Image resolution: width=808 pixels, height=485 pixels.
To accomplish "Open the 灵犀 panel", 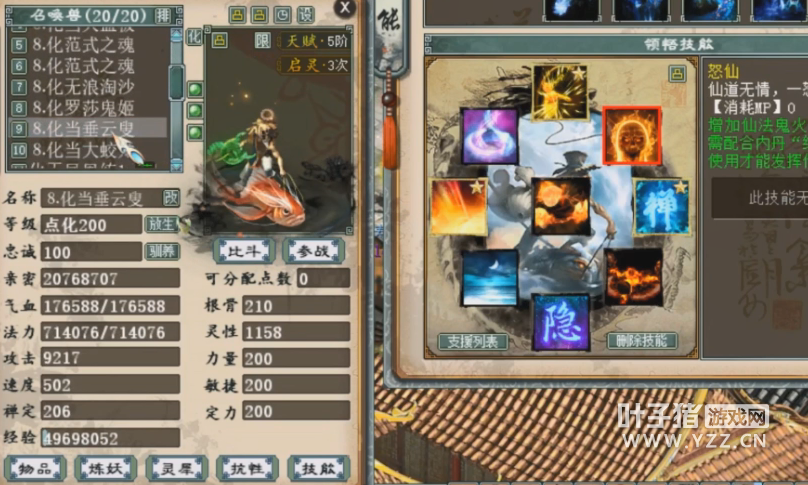I will tap(177, 468).
